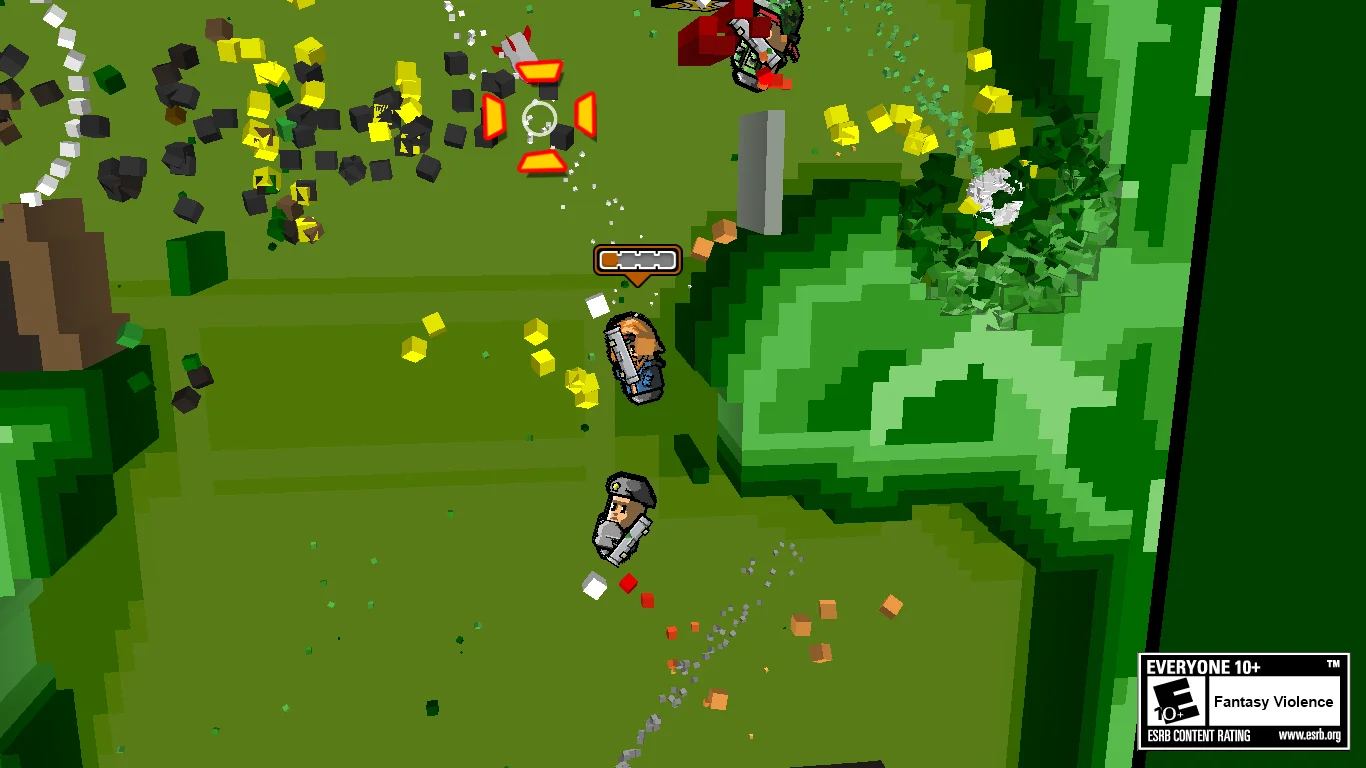
Task: Select the soldier wearing the black cap
Action: coord(625,515)
